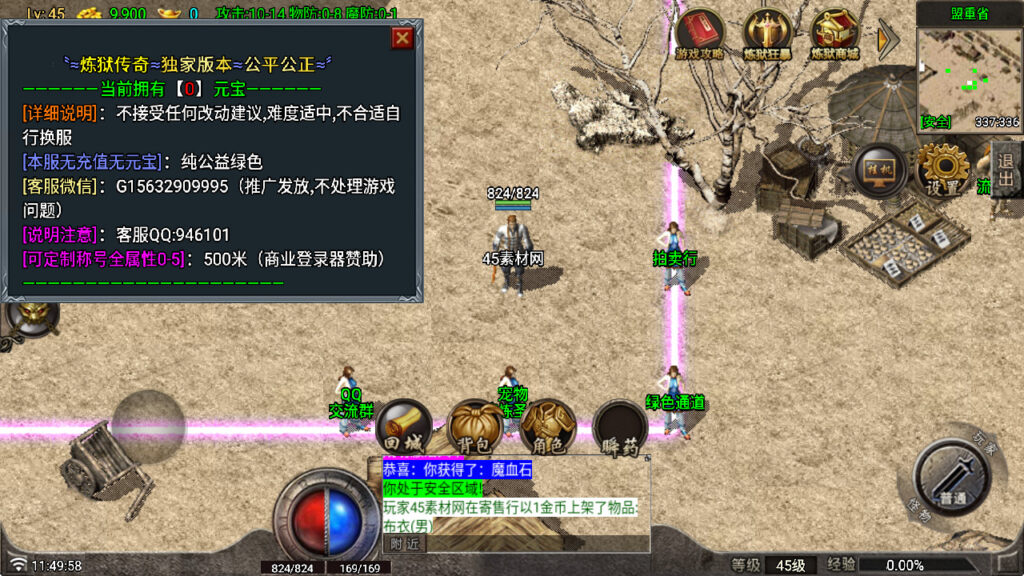The height and width of the screenshot is (576, 1024).
Task: Open the 背包 backpack
Action: tap(474, 428)
